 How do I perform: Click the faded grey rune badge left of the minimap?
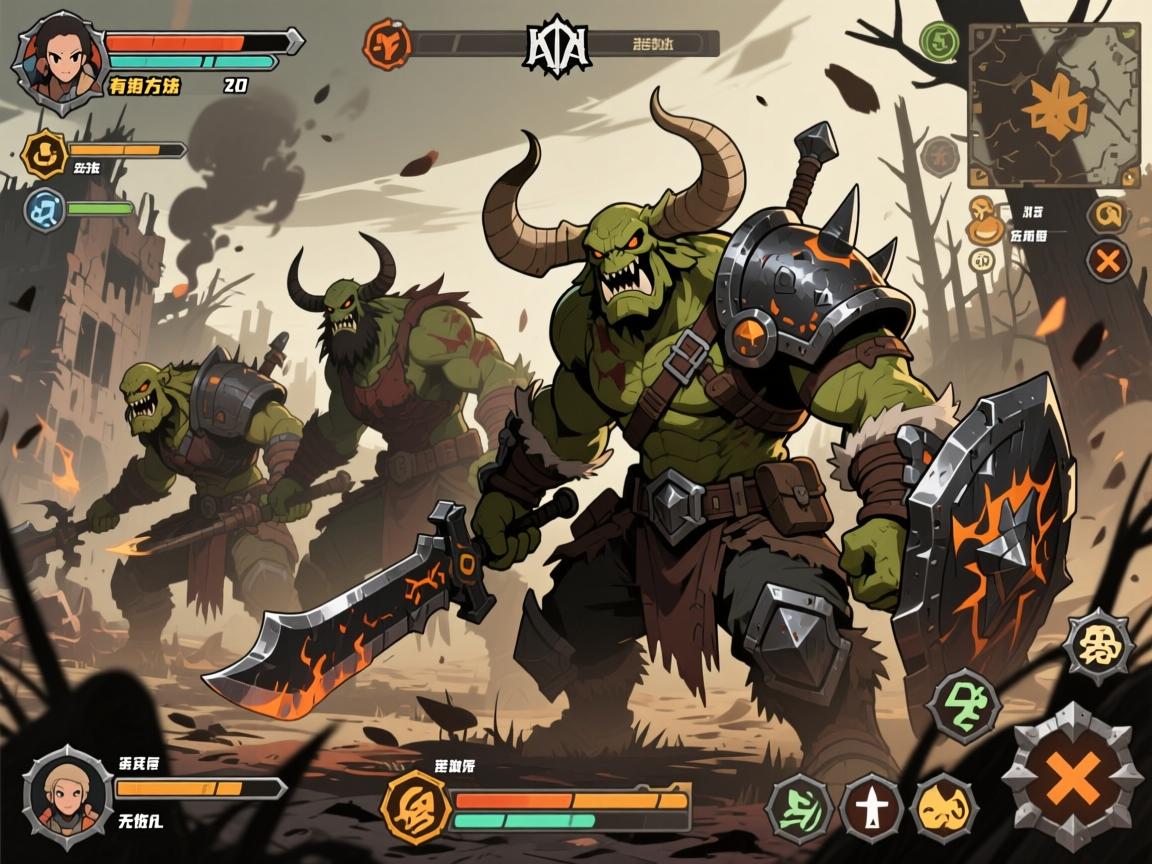(x=940, y=154)
